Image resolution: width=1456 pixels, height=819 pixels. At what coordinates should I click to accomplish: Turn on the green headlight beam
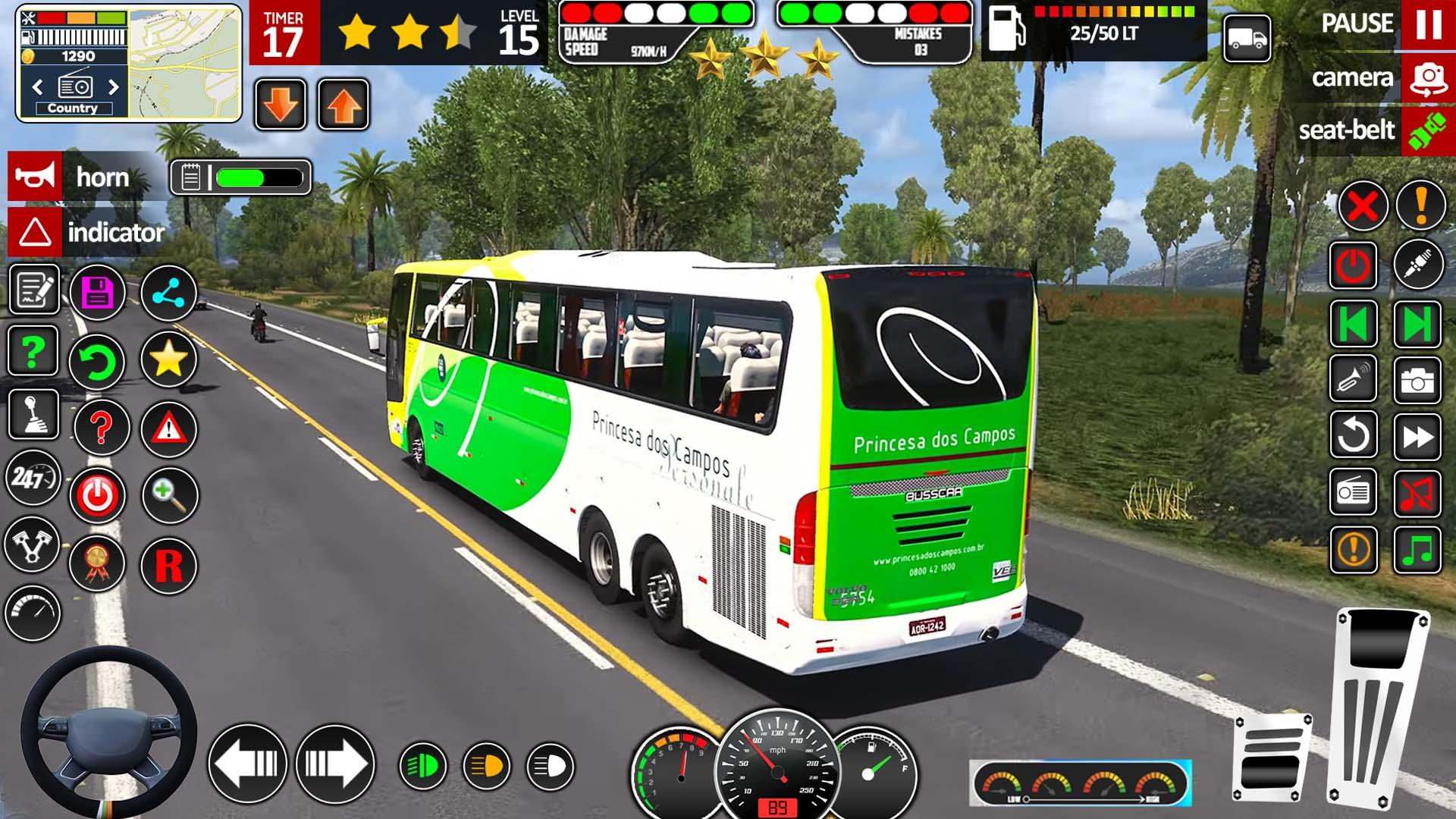[422, 766]
